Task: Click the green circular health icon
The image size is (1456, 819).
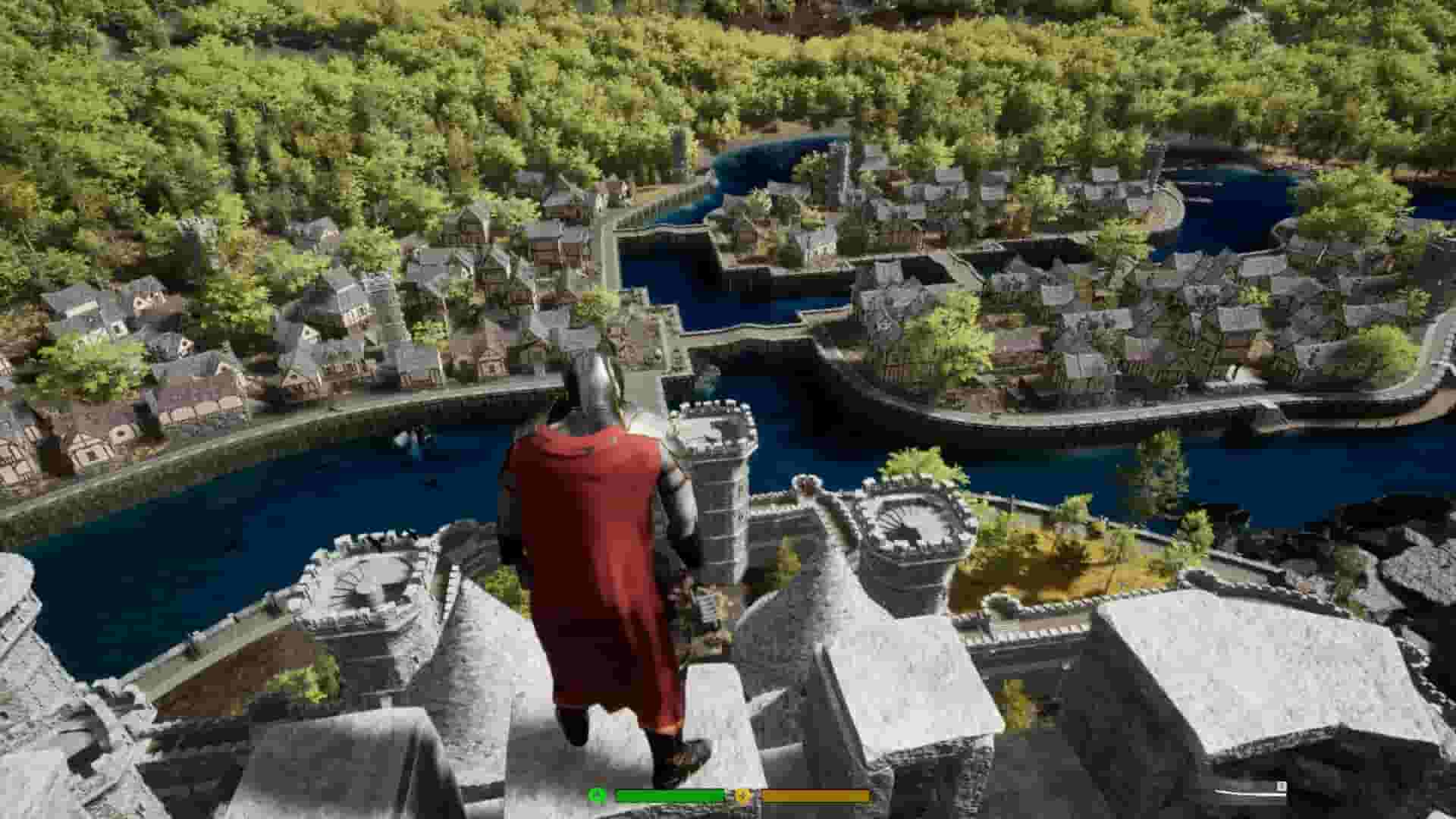Action: pyautogui.click(x=597, y=795)
